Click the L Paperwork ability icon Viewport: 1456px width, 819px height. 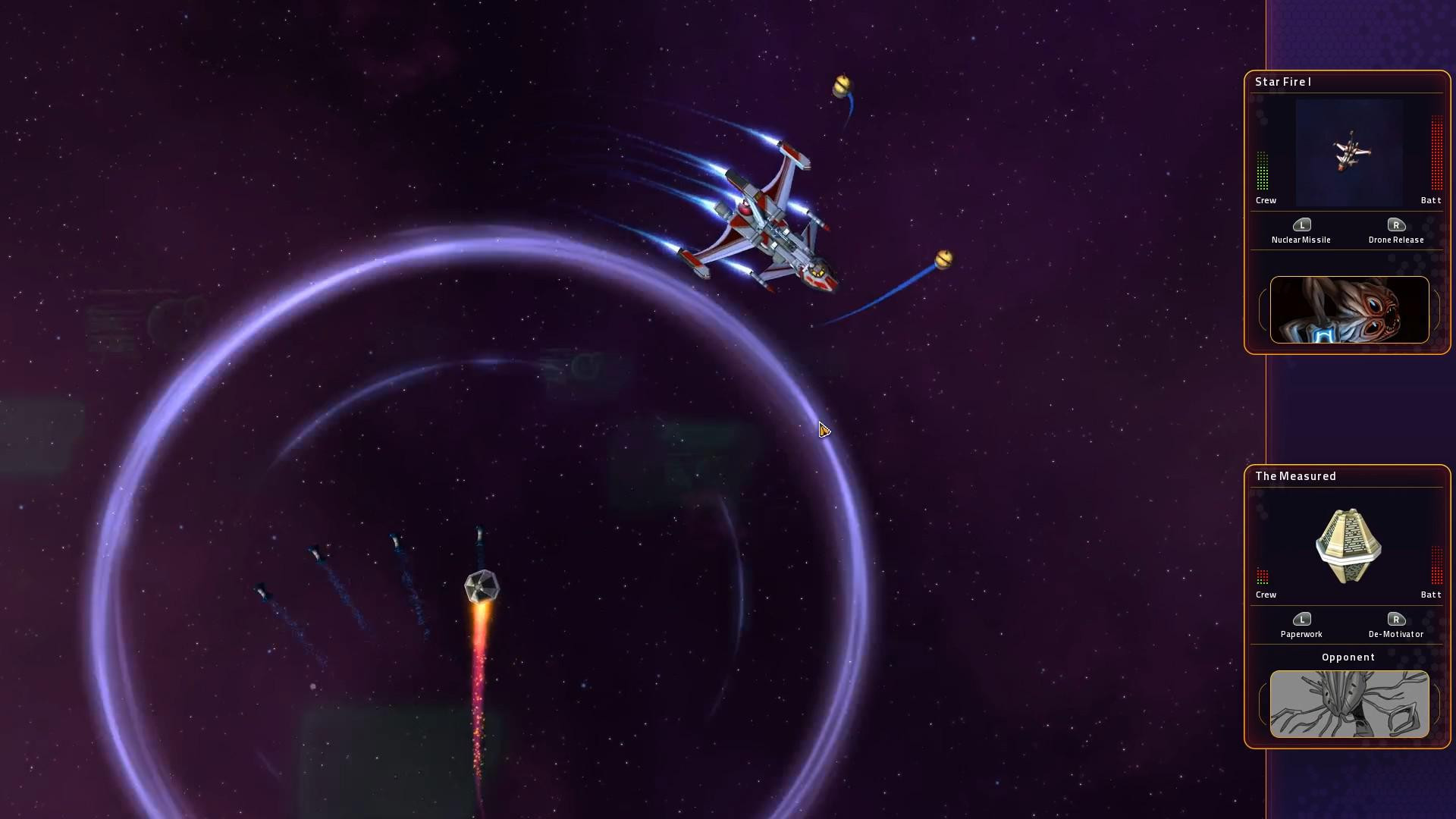pos(1303,620)
